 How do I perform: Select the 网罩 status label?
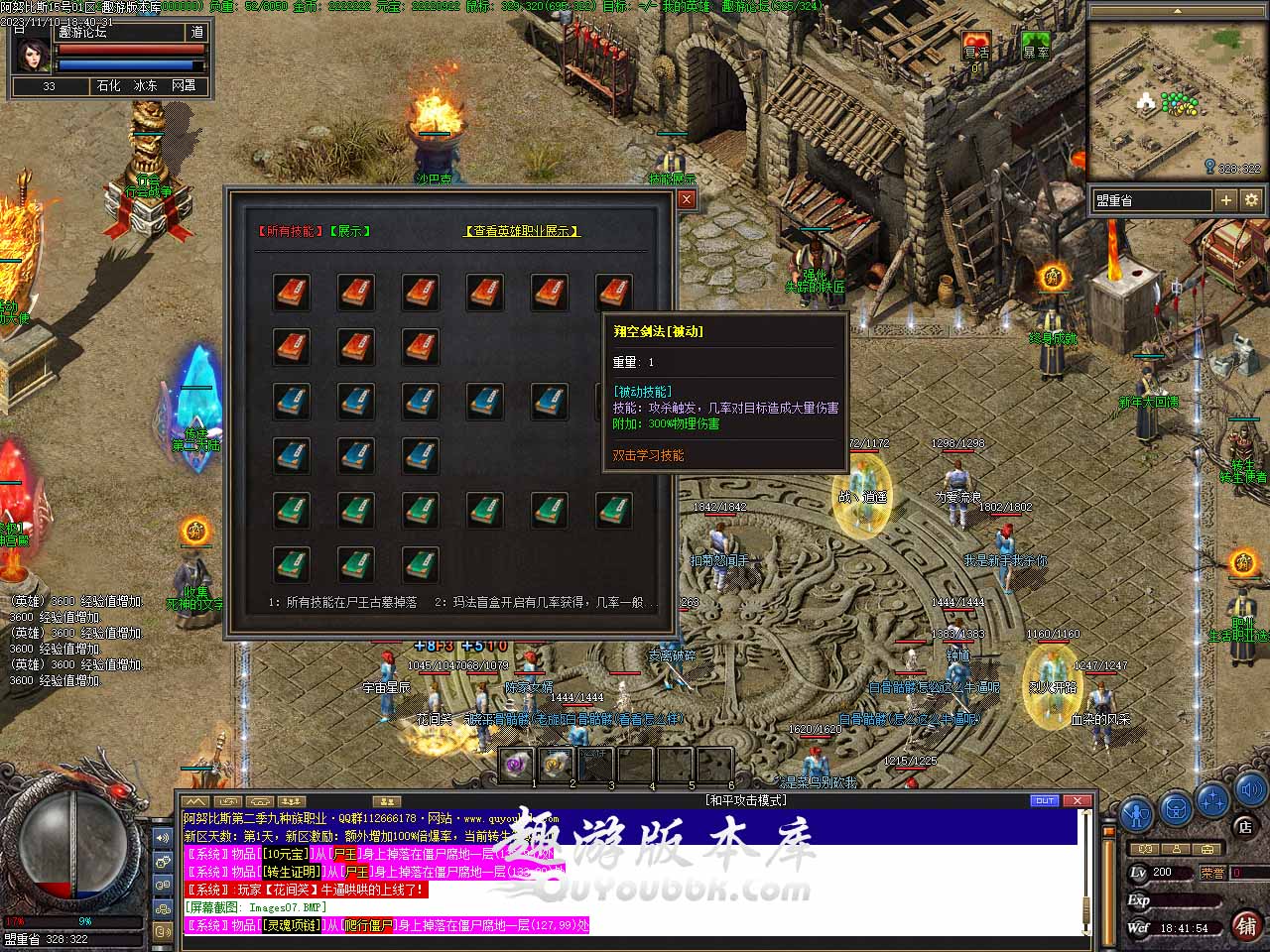tap(184, 86)
